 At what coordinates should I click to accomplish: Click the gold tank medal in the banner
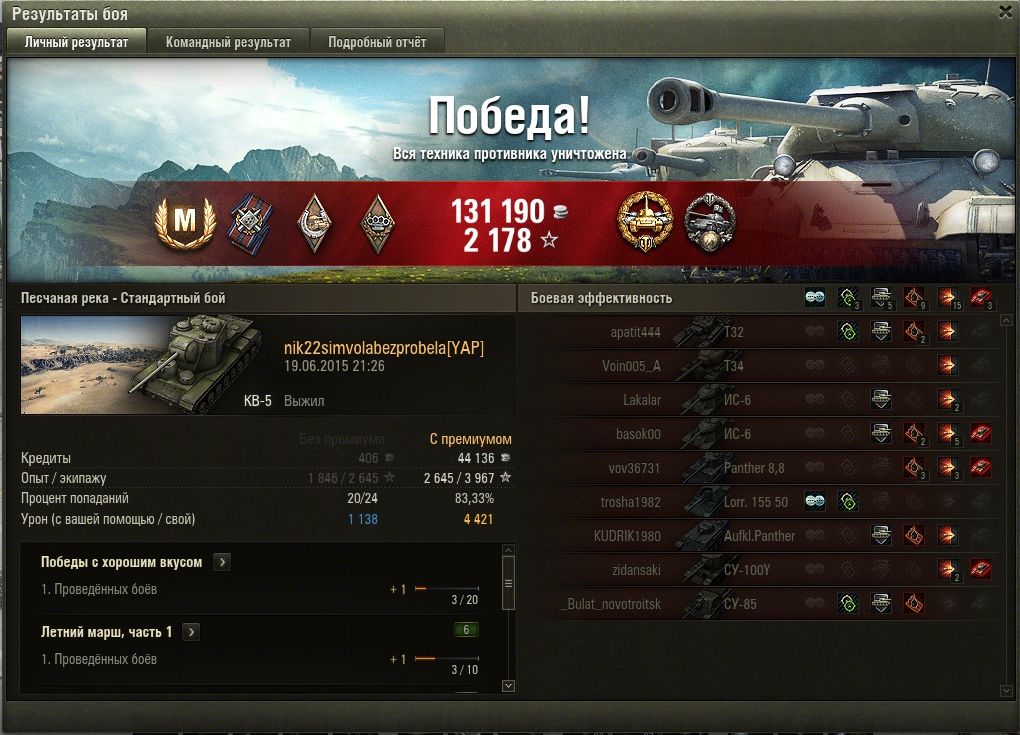coord(645,221)
